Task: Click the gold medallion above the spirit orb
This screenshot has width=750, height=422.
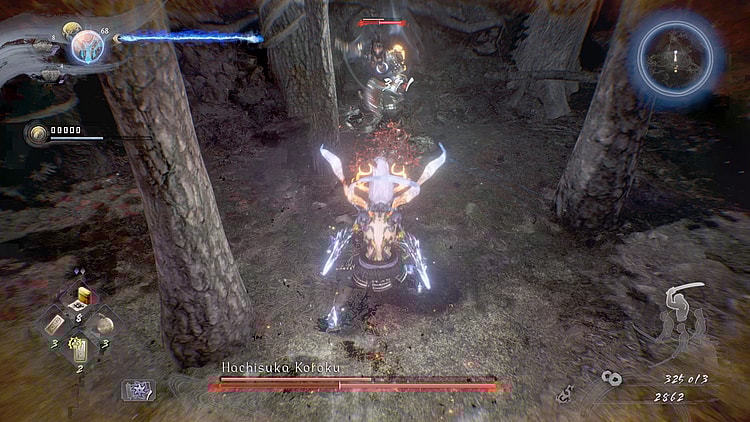Action: [x=72, y=30]
